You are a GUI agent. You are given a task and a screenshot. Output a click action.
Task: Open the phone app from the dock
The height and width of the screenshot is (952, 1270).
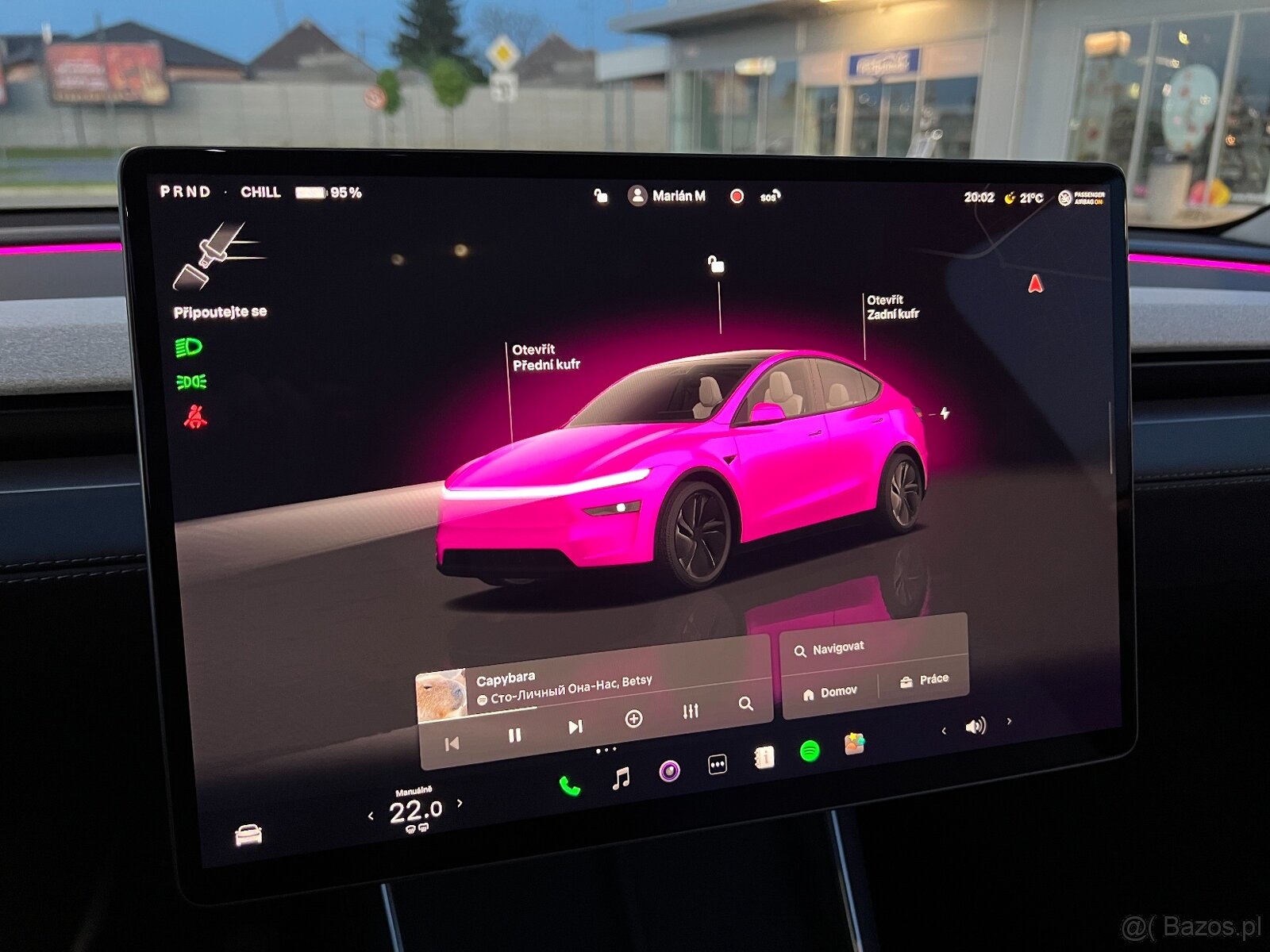tap(568, 782)
